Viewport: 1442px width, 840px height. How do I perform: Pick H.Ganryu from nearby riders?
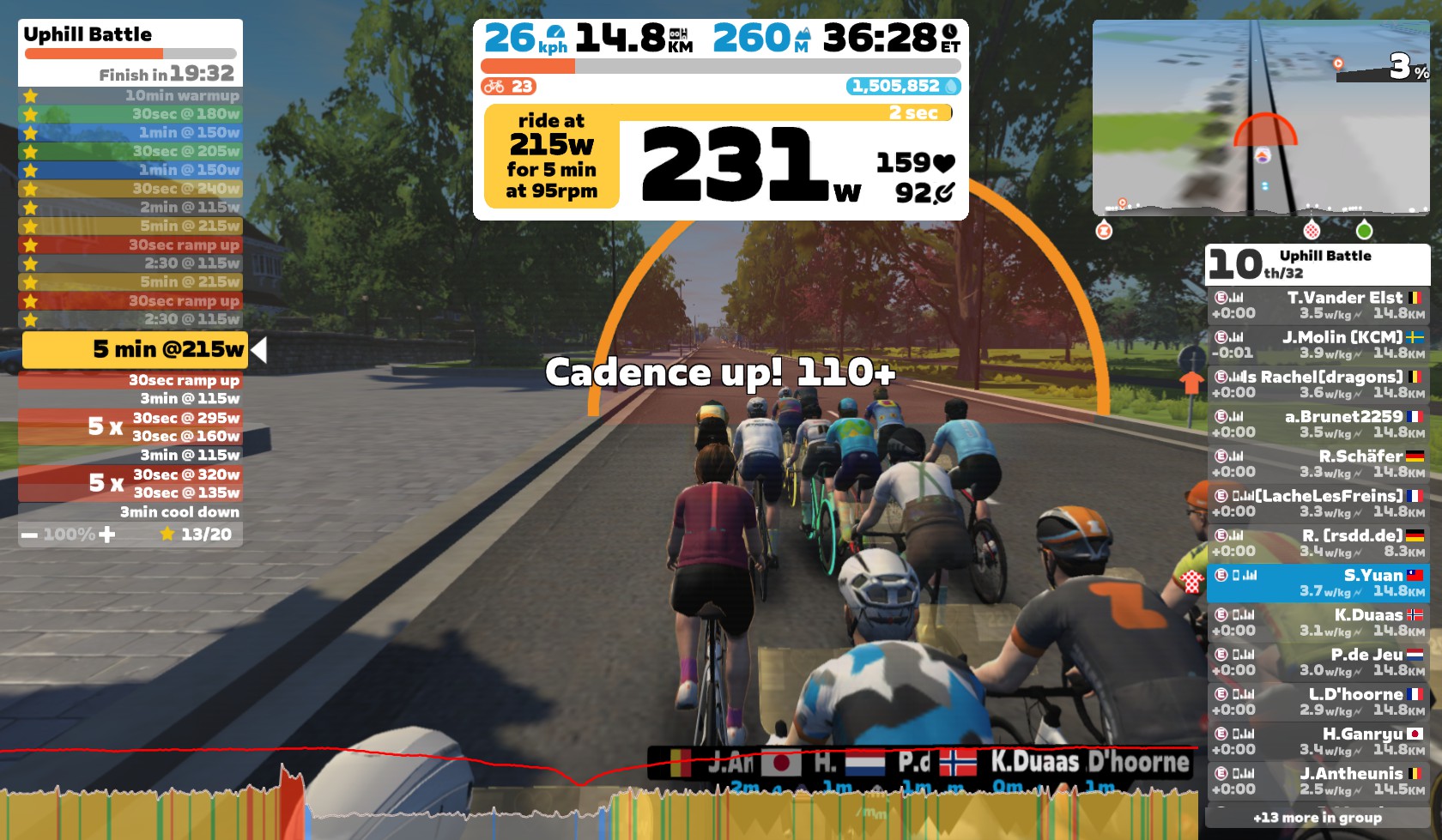(x=1318, y=740)
